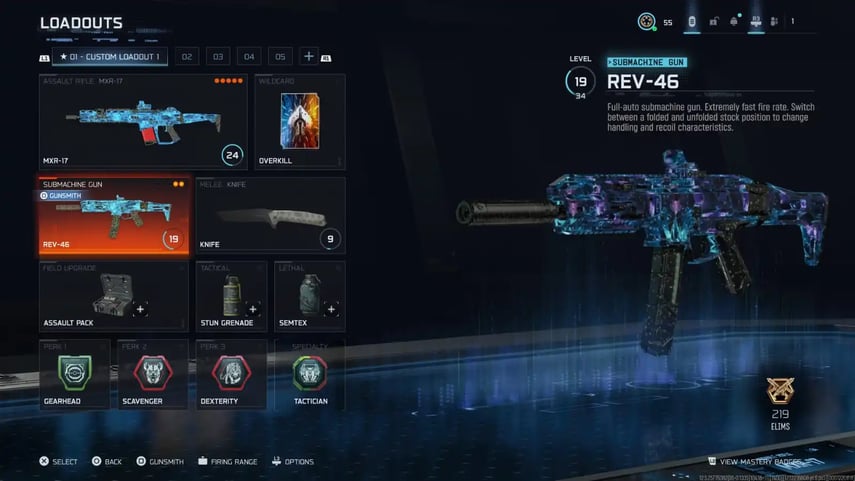Switch to loadout tab 02
Viewport: 855px width, 481px height.
click(186, 57)
